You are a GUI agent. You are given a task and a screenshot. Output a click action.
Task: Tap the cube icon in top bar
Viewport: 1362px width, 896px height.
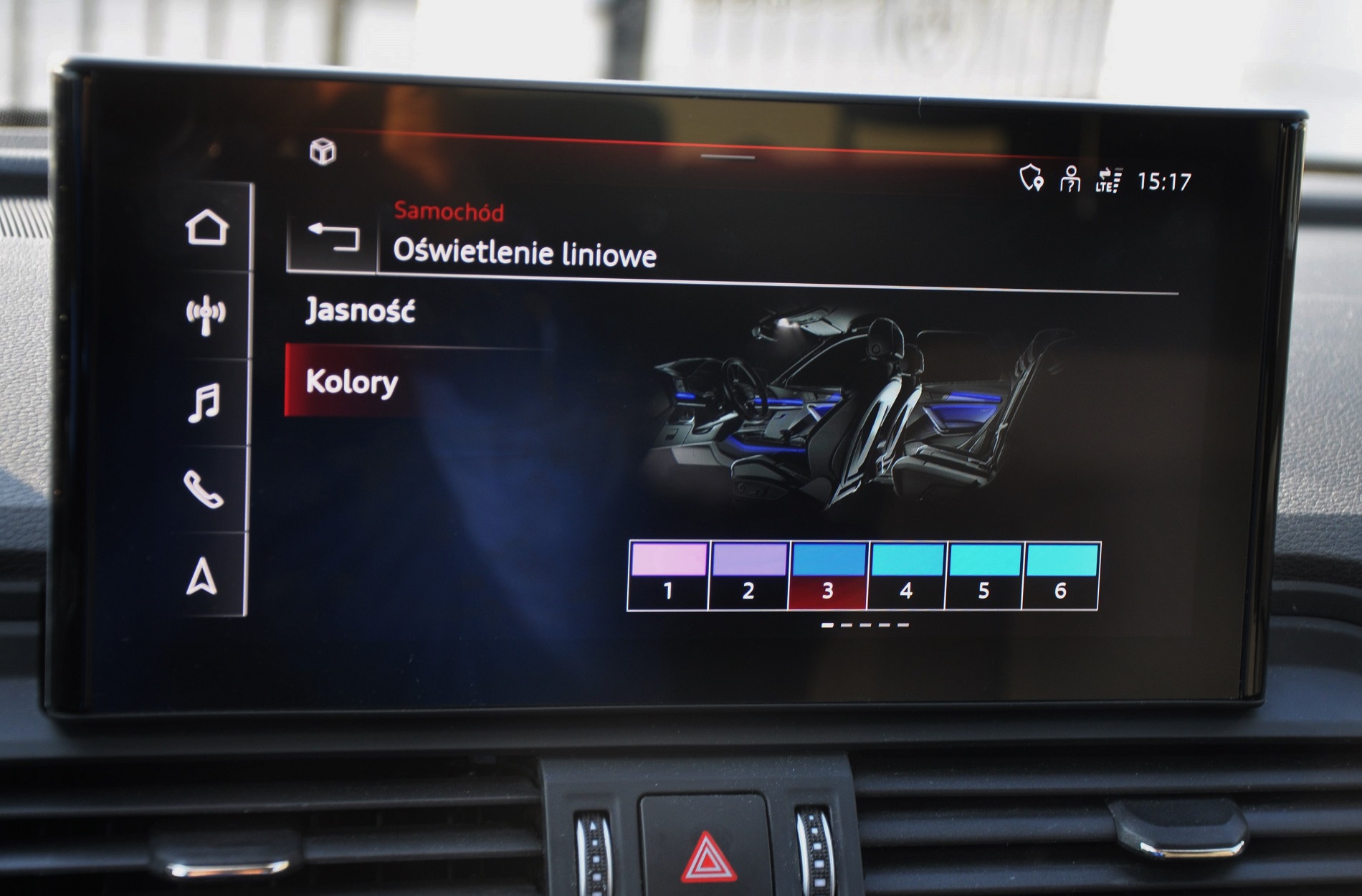[x=323, y=152]
